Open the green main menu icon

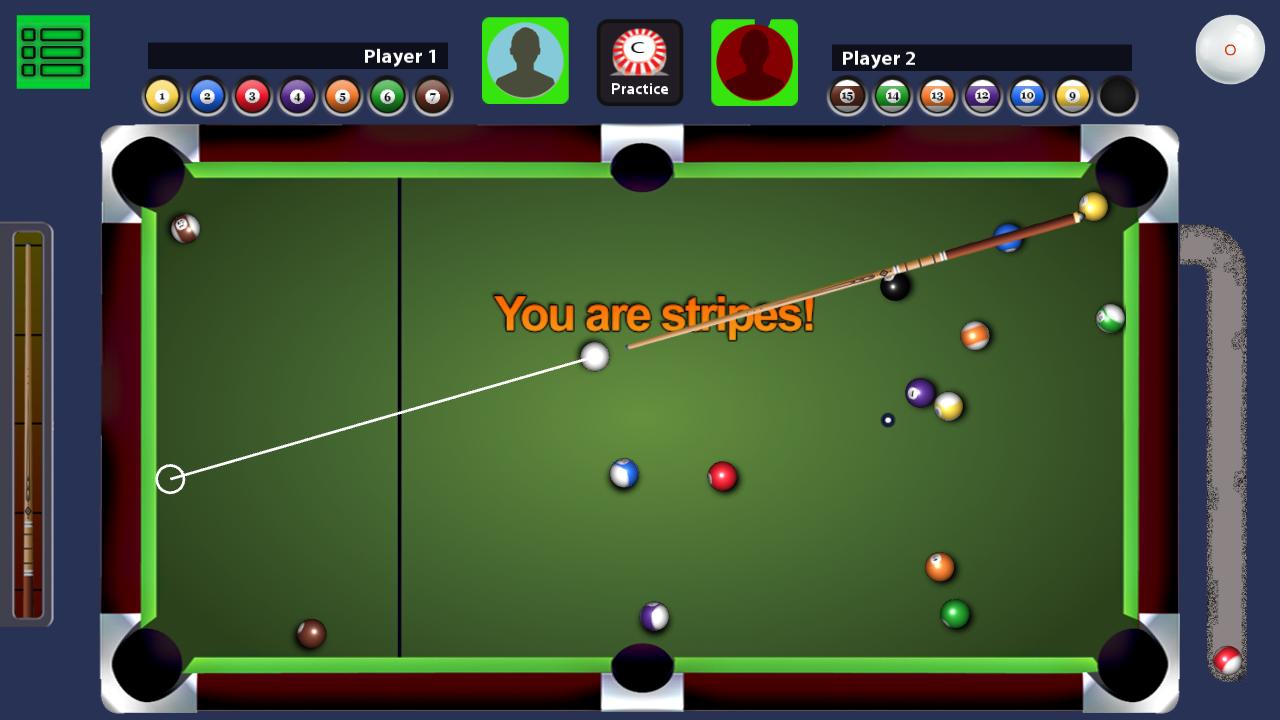52,50
